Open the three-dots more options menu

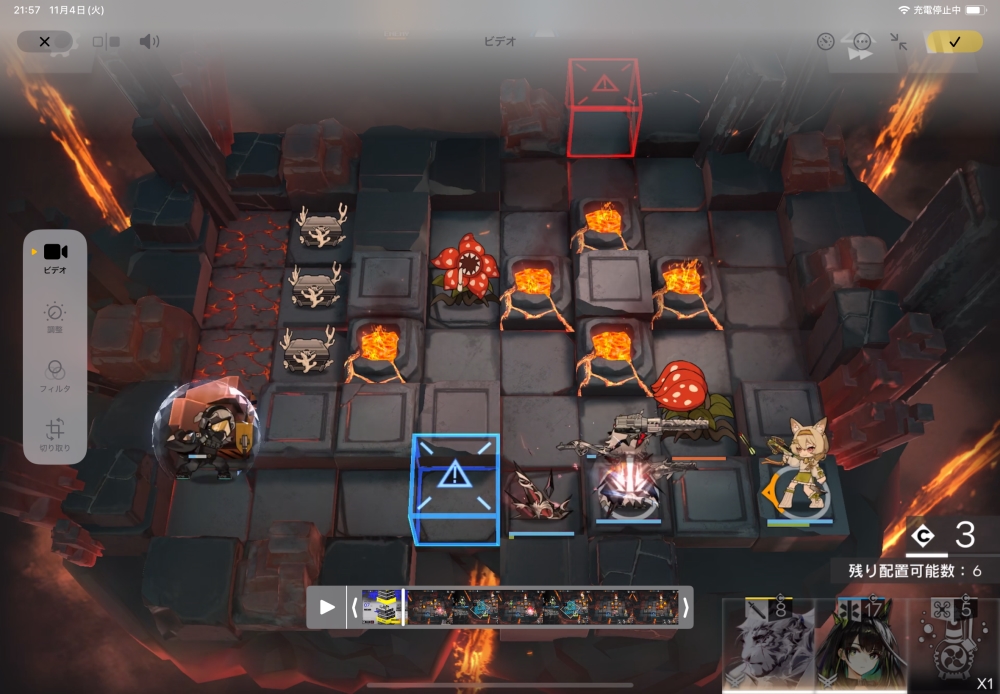tap(862, 41)
